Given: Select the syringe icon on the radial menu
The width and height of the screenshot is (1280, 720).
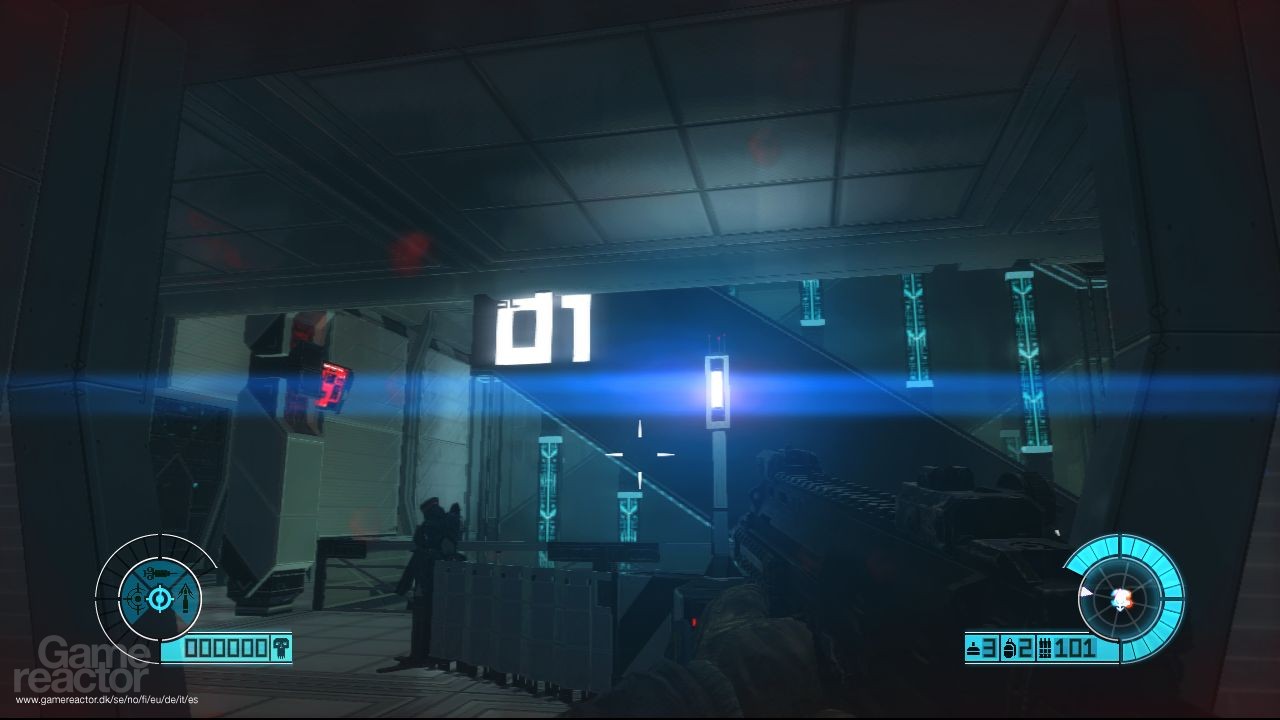Looking at the screenshot, I should coord(158,572).
